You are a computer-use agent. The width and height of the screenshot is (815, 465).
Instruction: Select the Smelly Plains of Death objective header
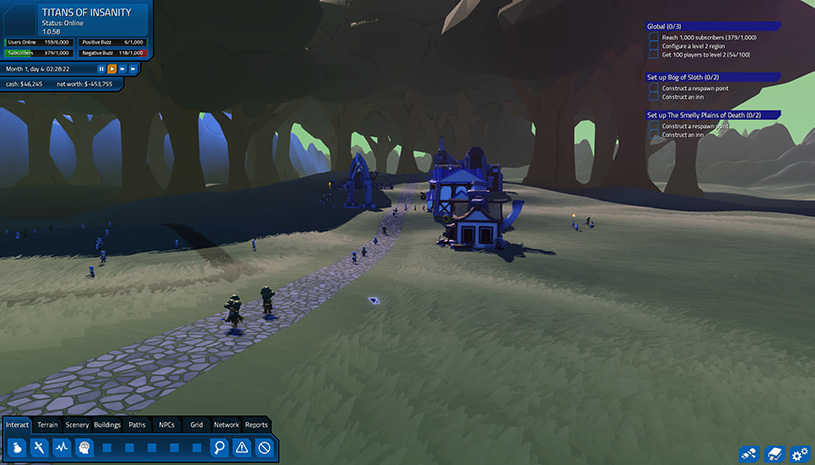click(704, 114)
